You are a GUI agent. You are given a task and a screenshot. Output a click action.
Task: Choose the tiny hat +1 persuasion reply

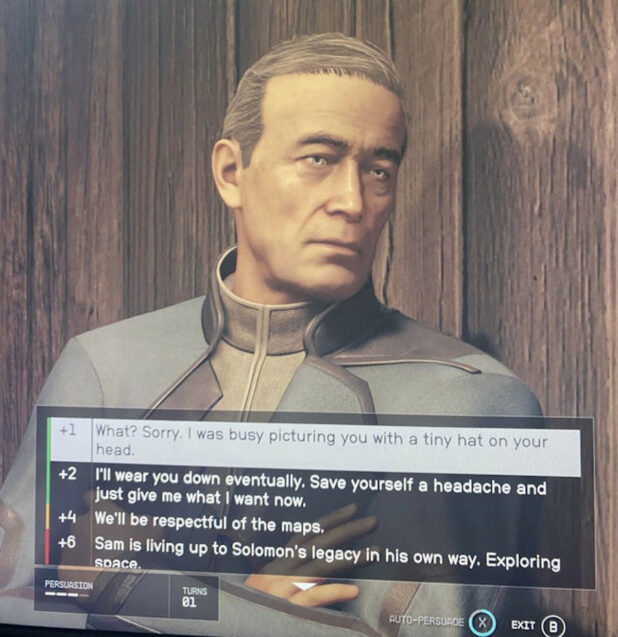[320, 441]
